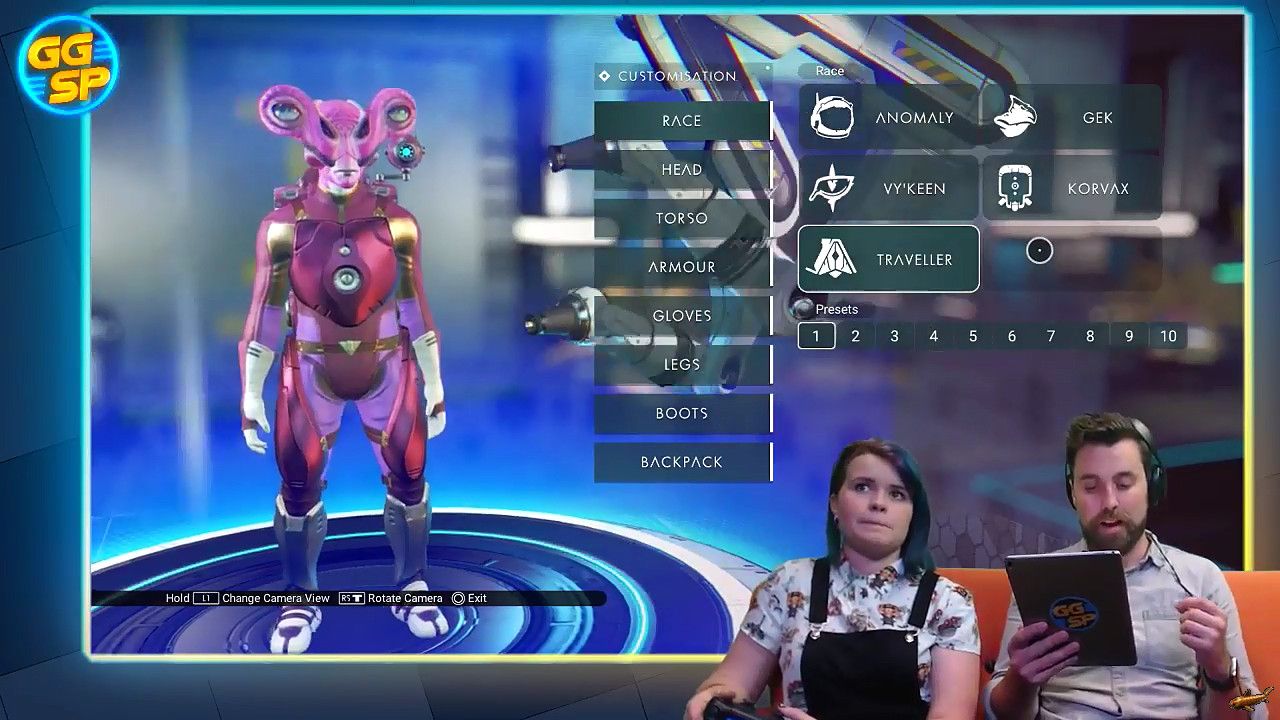Select the Boots category
1280x720 pixels.
(682, 413)
